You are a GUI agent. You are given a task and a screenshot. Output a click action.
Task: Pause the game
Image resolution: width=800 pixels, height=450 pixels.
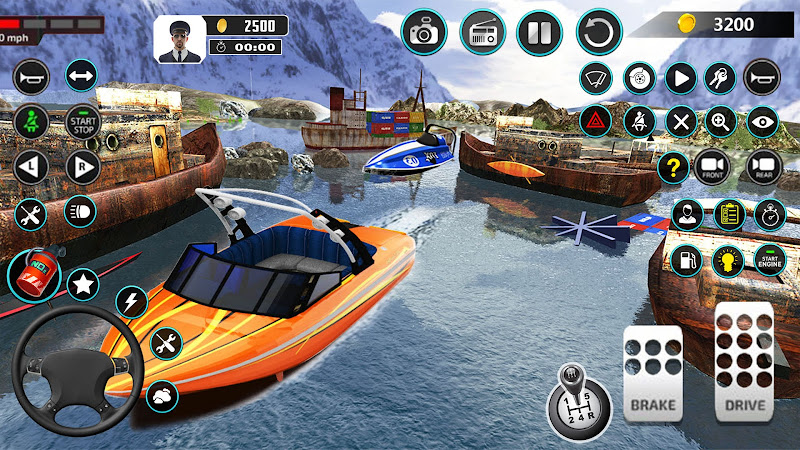coord(539,32)
